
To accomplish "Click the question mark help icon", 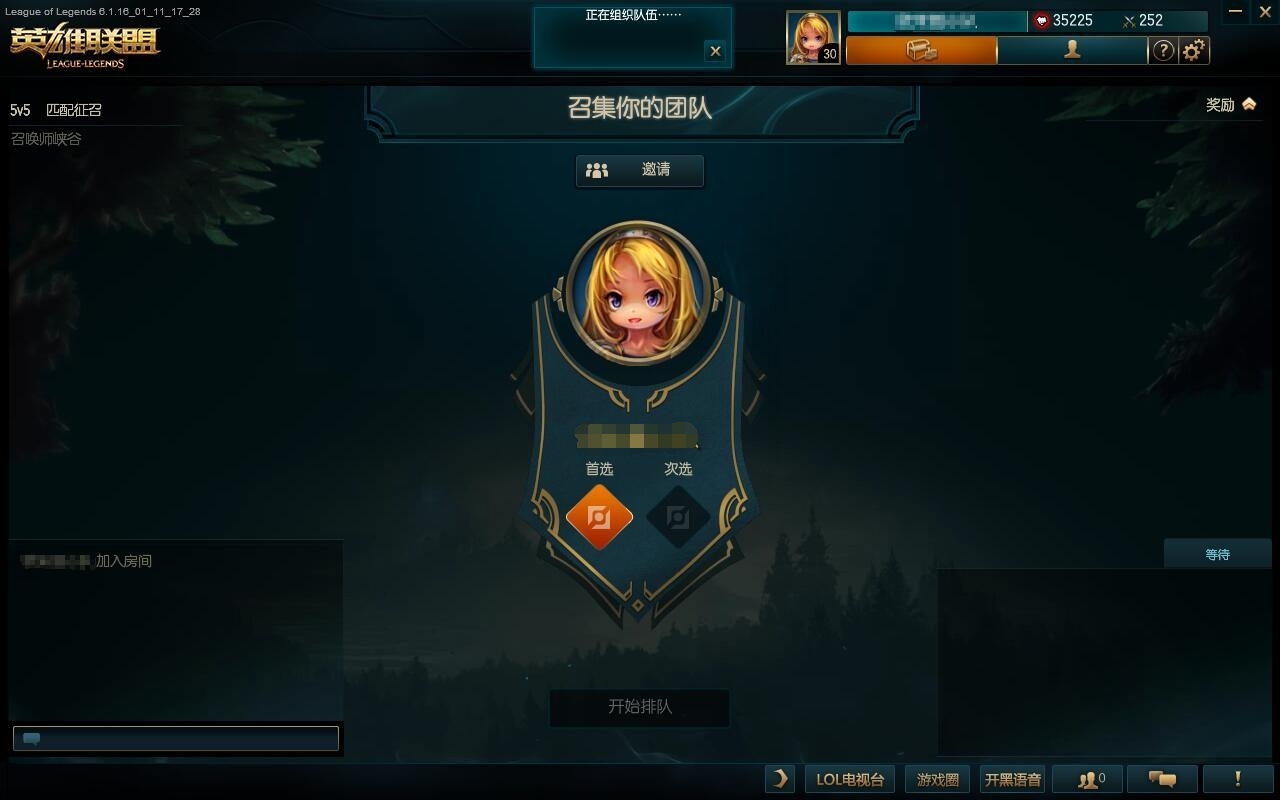I will (1163, 50).
